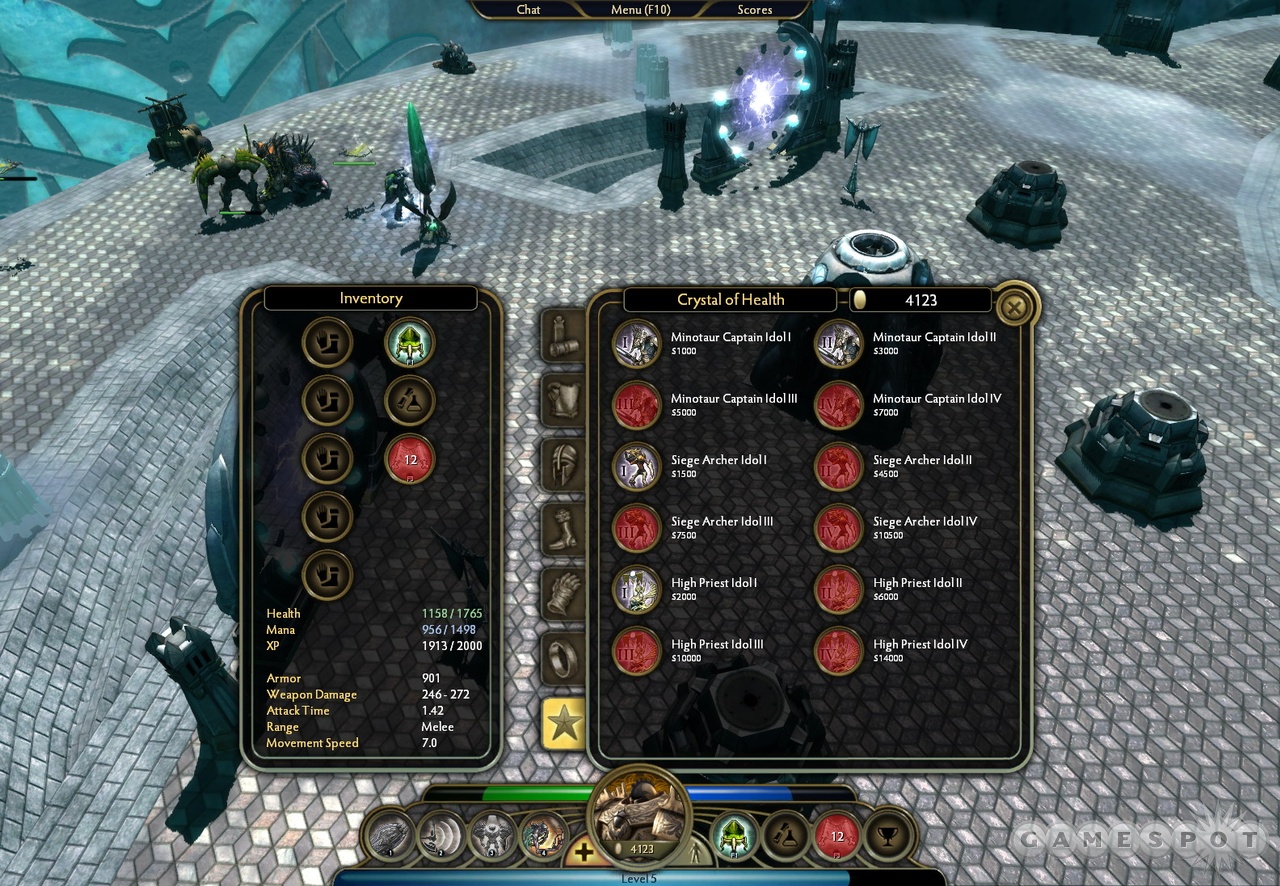Switch to the boots shop category

pyautogui.click(x=563, y=529)
